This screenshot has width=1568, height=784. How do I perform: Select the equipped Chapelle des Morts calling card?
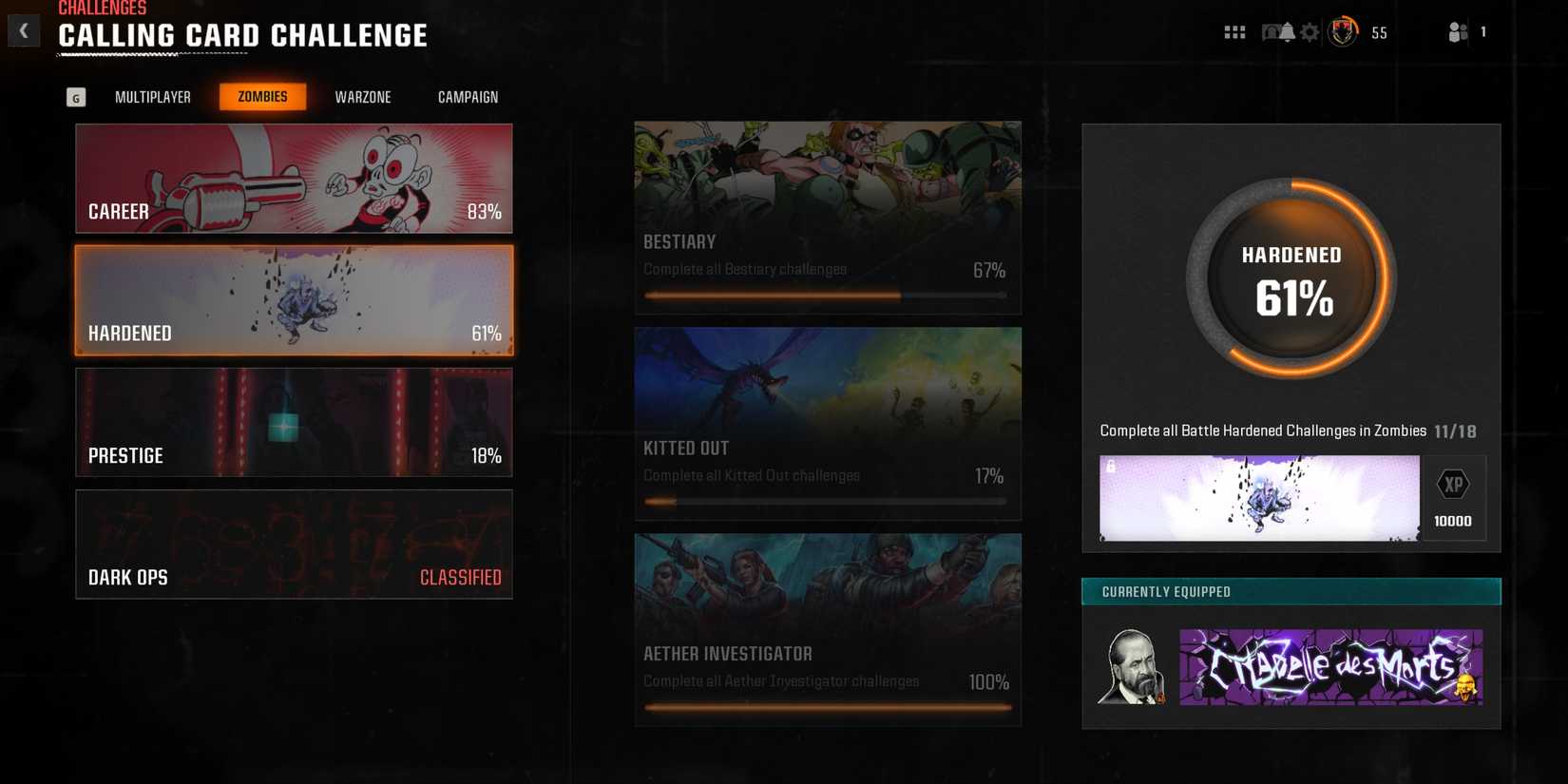click(1329, 667)
